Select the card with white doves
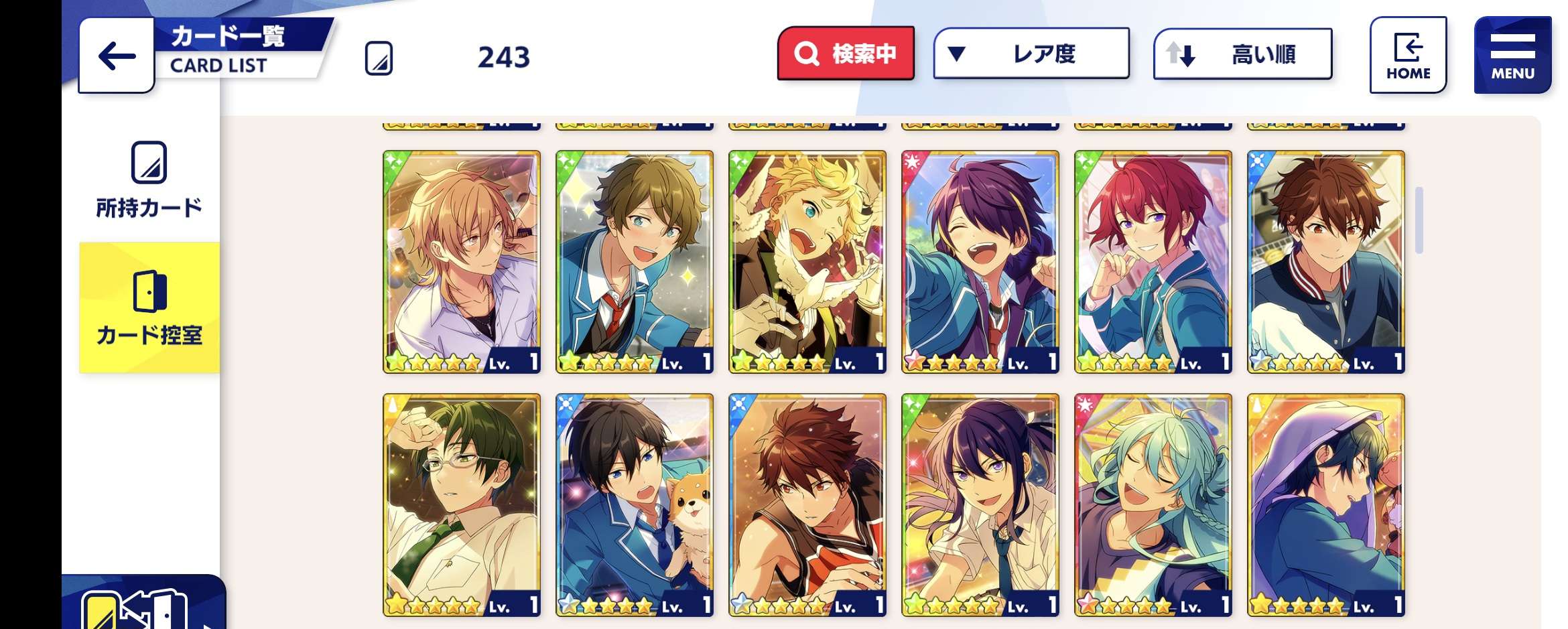Image resolution: width=1568 pixels, height=629 pixels. click(x=807, y=261)
